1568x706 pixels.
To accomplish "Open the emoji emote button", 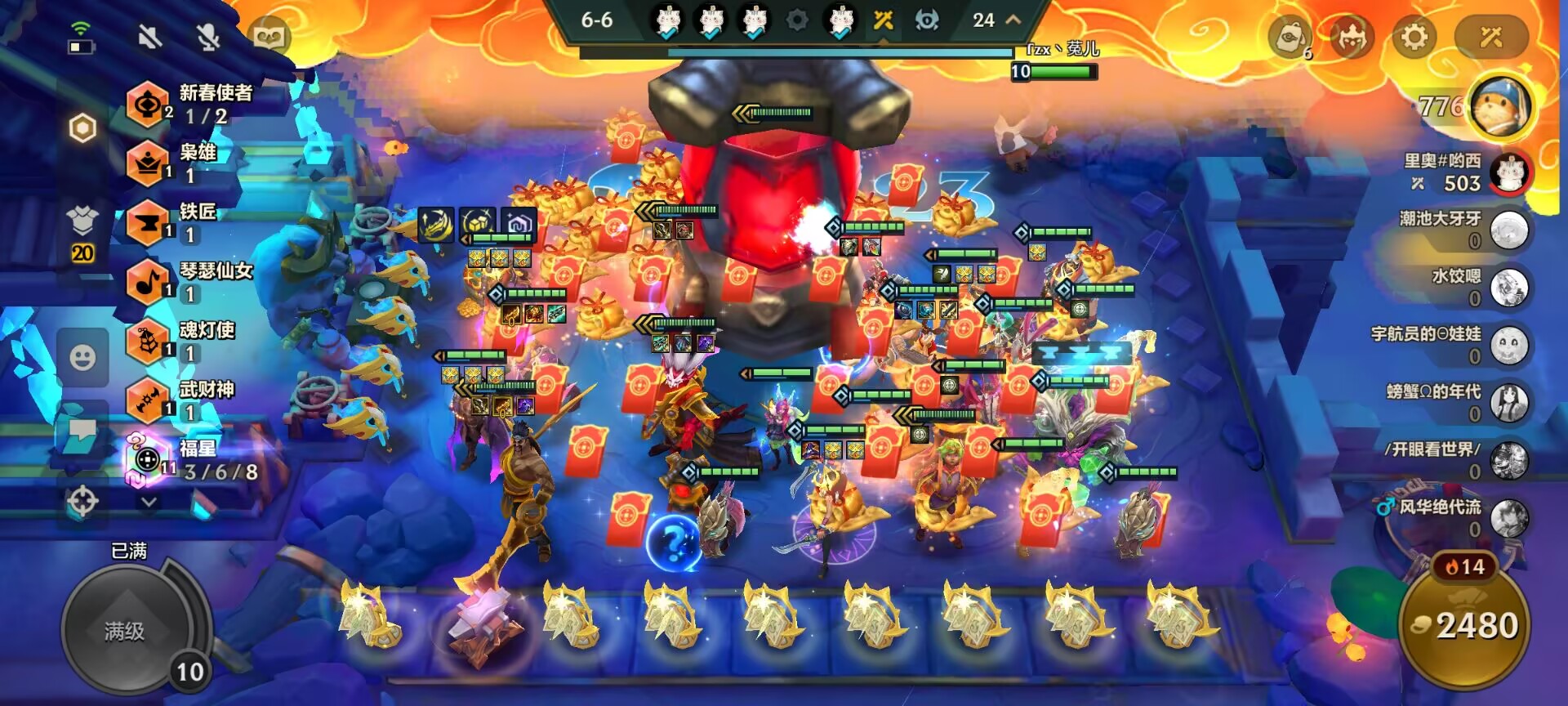I will 82,358.
